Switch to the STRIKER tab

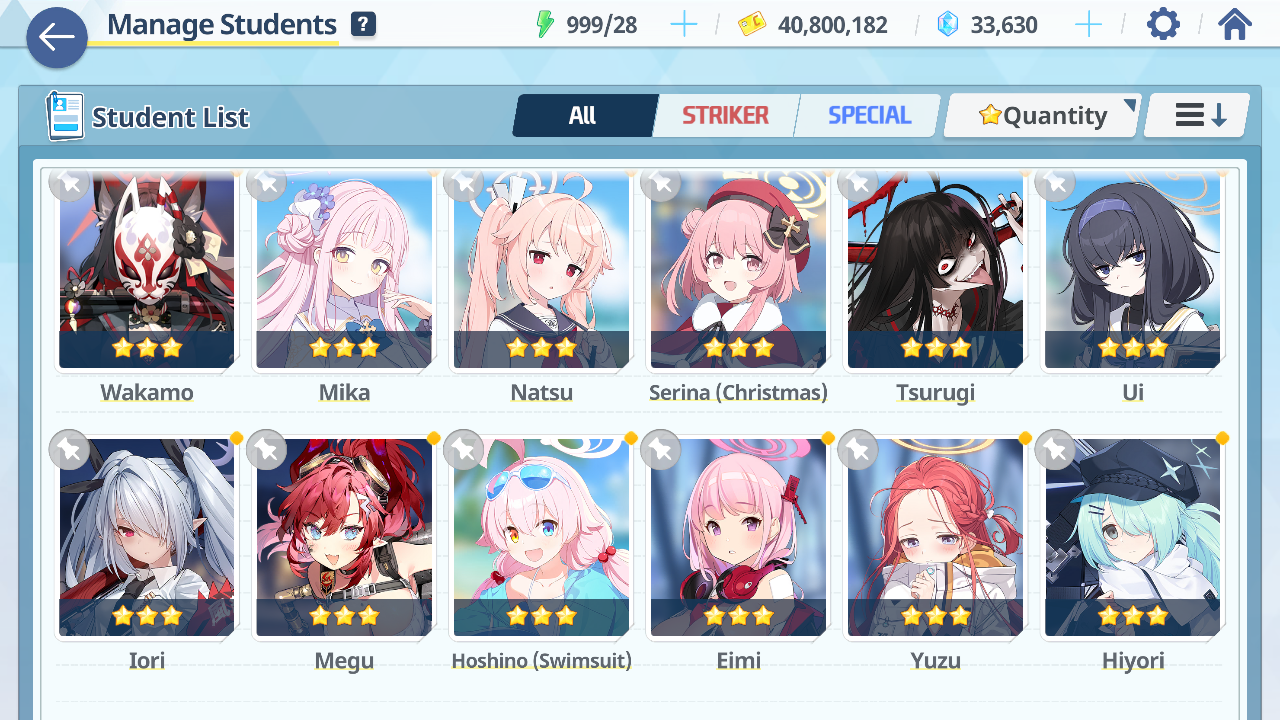click(x=725, y=116)
